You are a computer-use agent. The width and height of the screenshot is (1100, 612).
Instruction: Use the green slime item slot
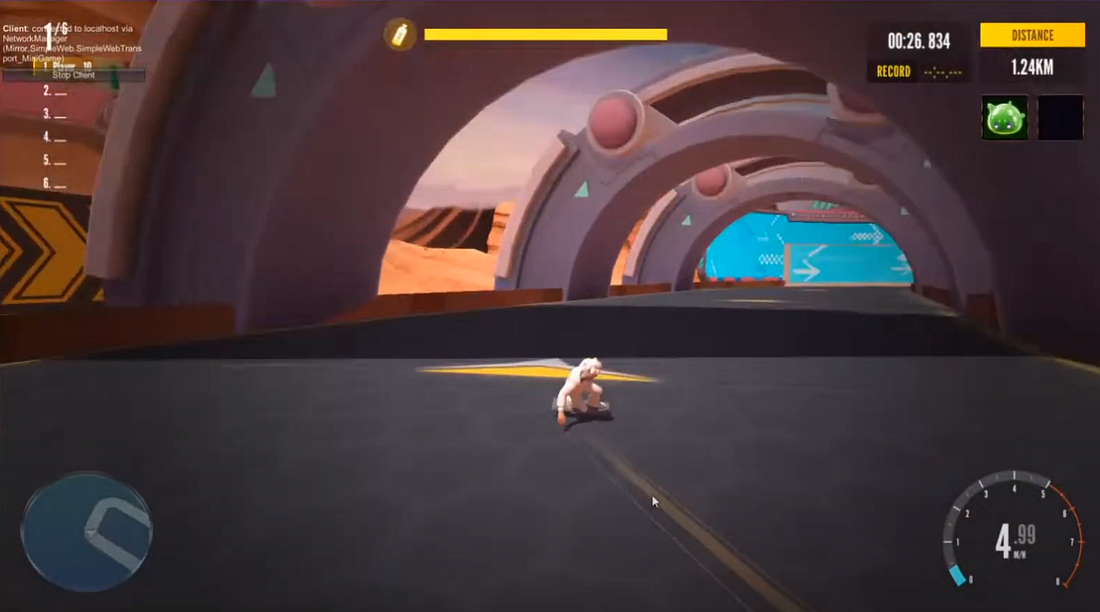(x=1004, y=117)
